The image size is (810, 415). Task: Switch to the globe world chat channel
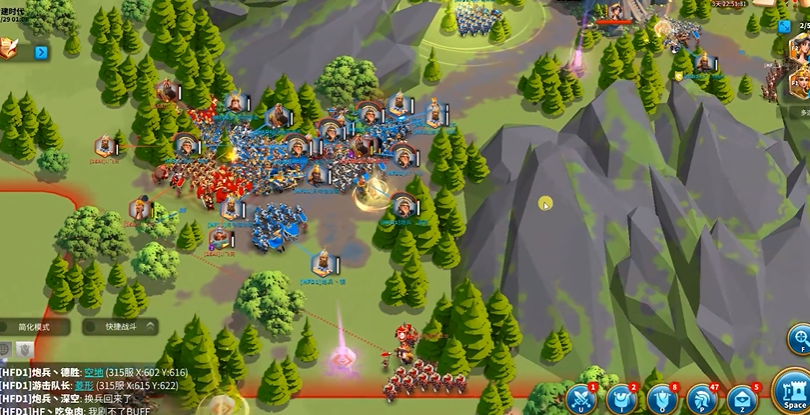pyautogui.click(x=5, y=349)
